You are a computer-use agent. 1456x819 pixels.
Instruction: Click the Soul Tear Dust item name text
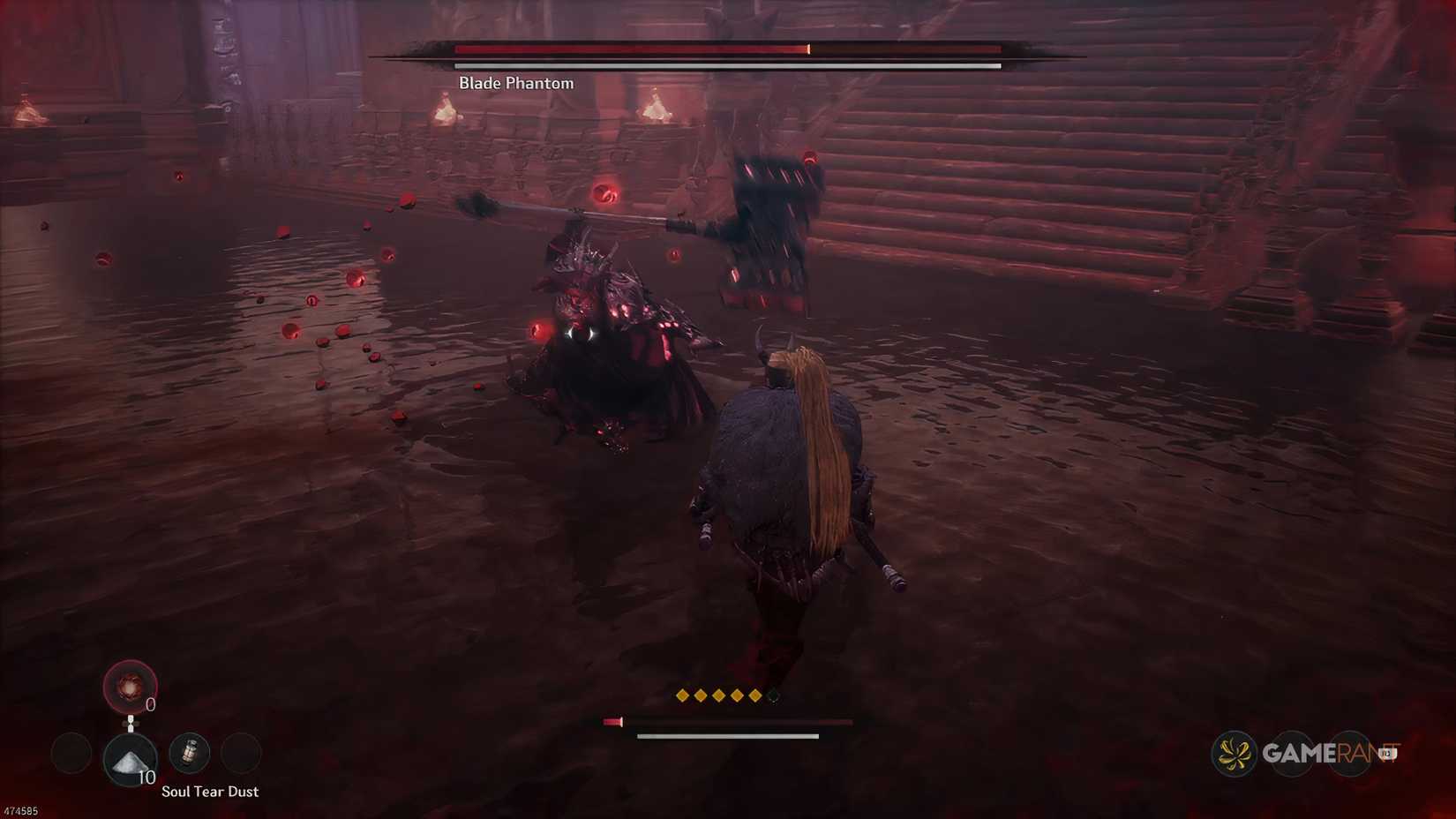click(x=210, y=791)
